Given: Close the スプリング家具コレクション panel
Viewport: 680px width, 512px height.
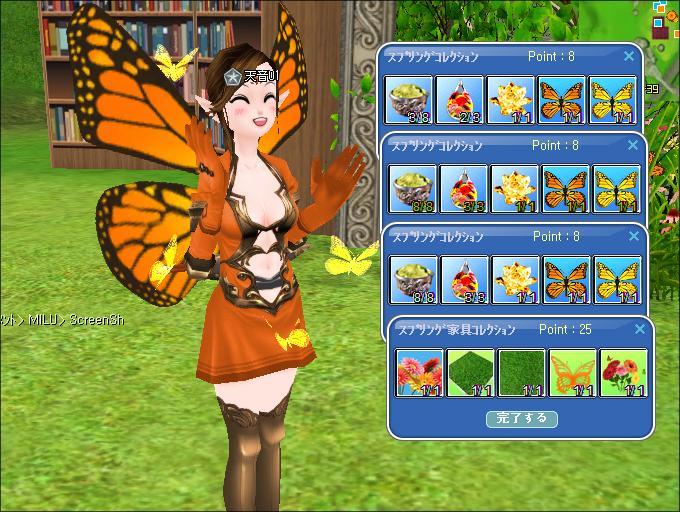Looking at the screenshot, I should pyautogui.click(x=630, y=329).
